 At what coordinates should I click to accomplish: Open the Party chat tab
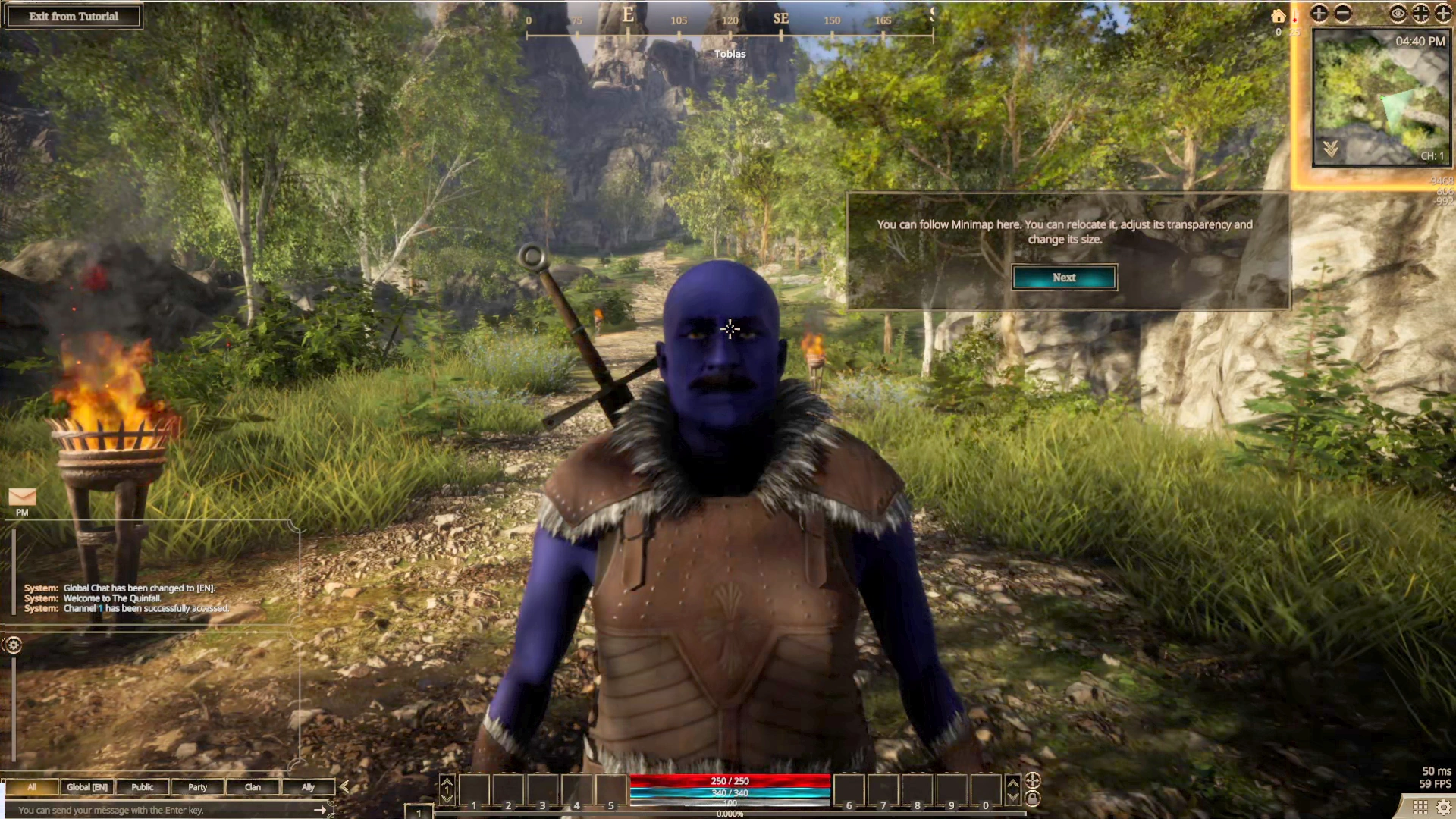197,787
